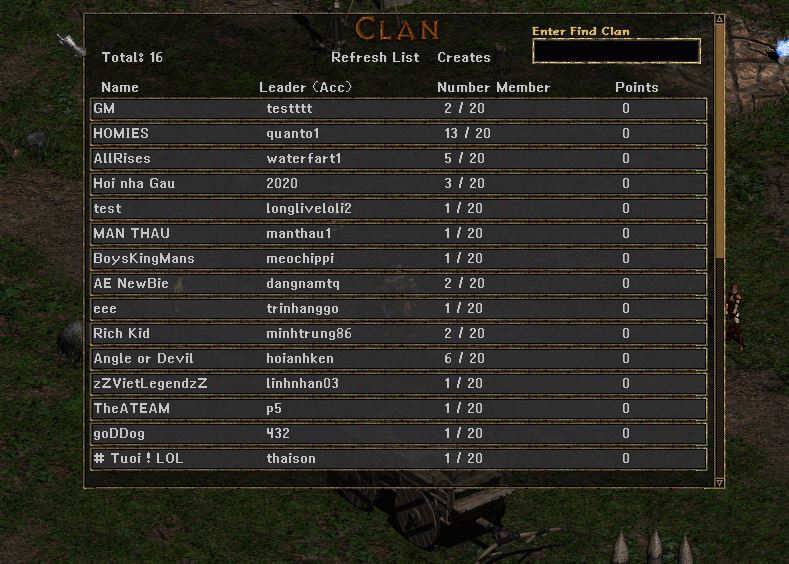Click the Enter Find Clan search box
789x564 pixels.
click(616, 51)
